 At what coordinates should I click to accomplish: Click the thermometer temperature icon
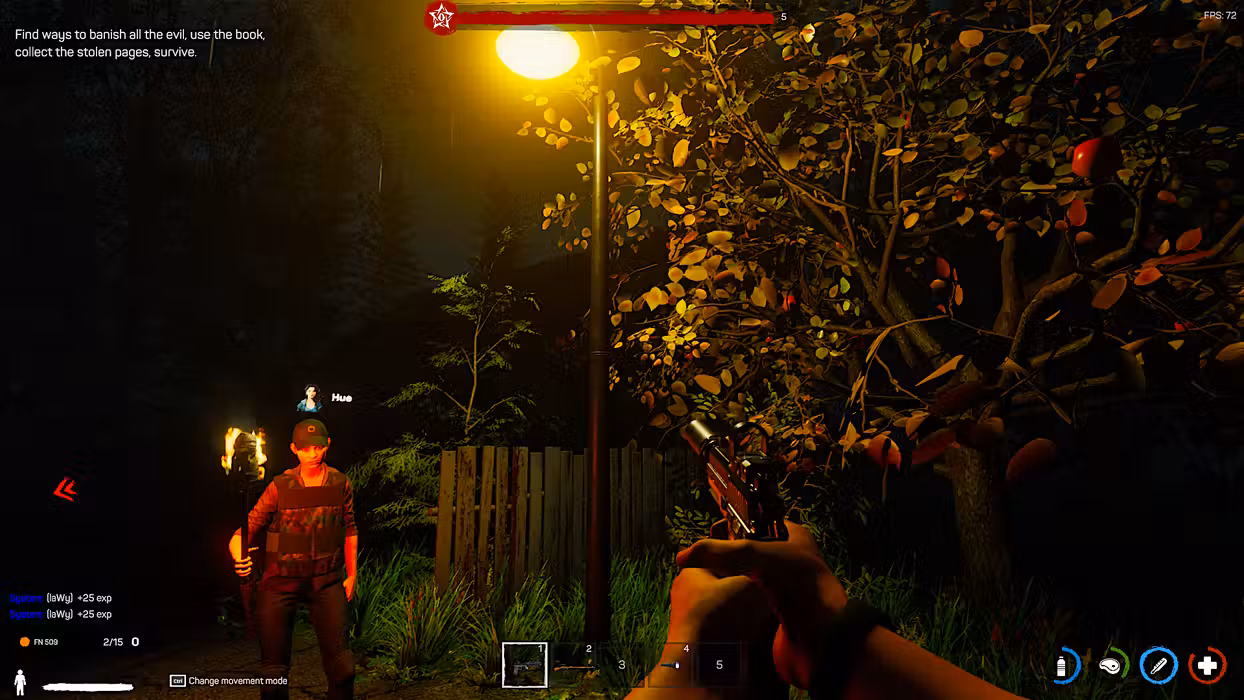1159,666
